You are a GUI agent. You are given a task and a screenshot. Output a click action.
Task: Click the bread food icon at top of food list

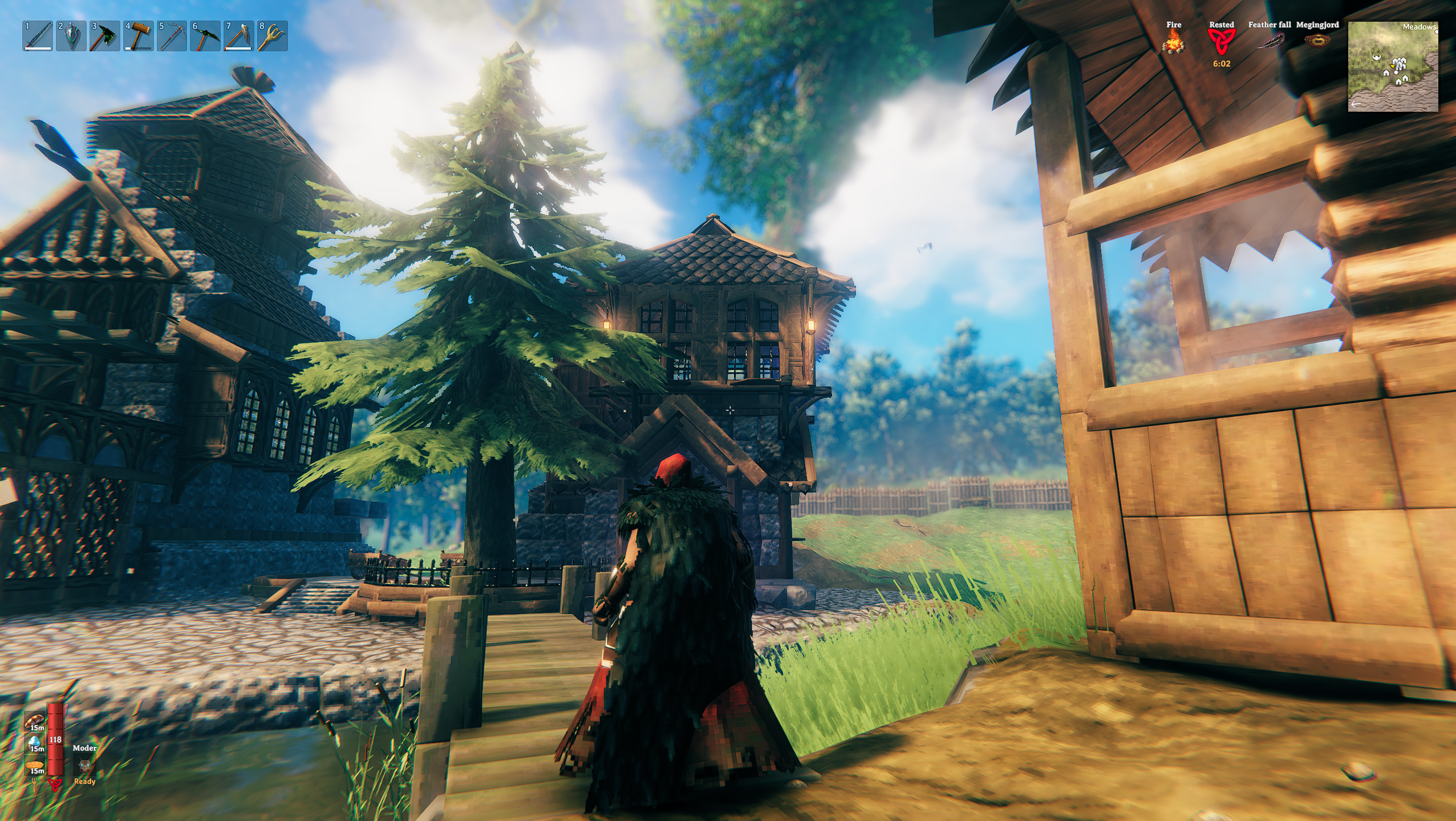(x=35, y=721)
